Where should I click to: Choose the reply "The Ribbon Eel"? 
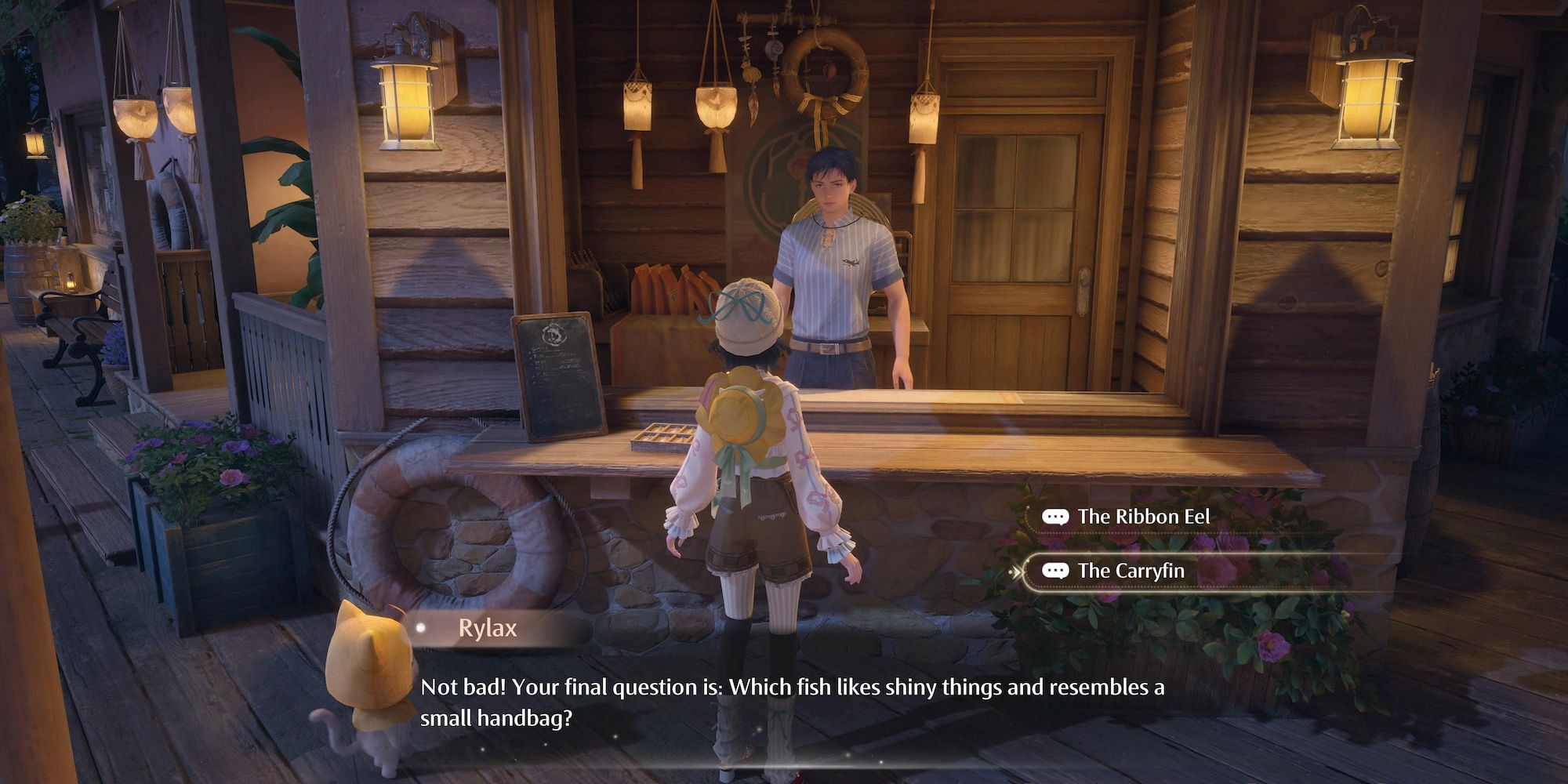1143,517
